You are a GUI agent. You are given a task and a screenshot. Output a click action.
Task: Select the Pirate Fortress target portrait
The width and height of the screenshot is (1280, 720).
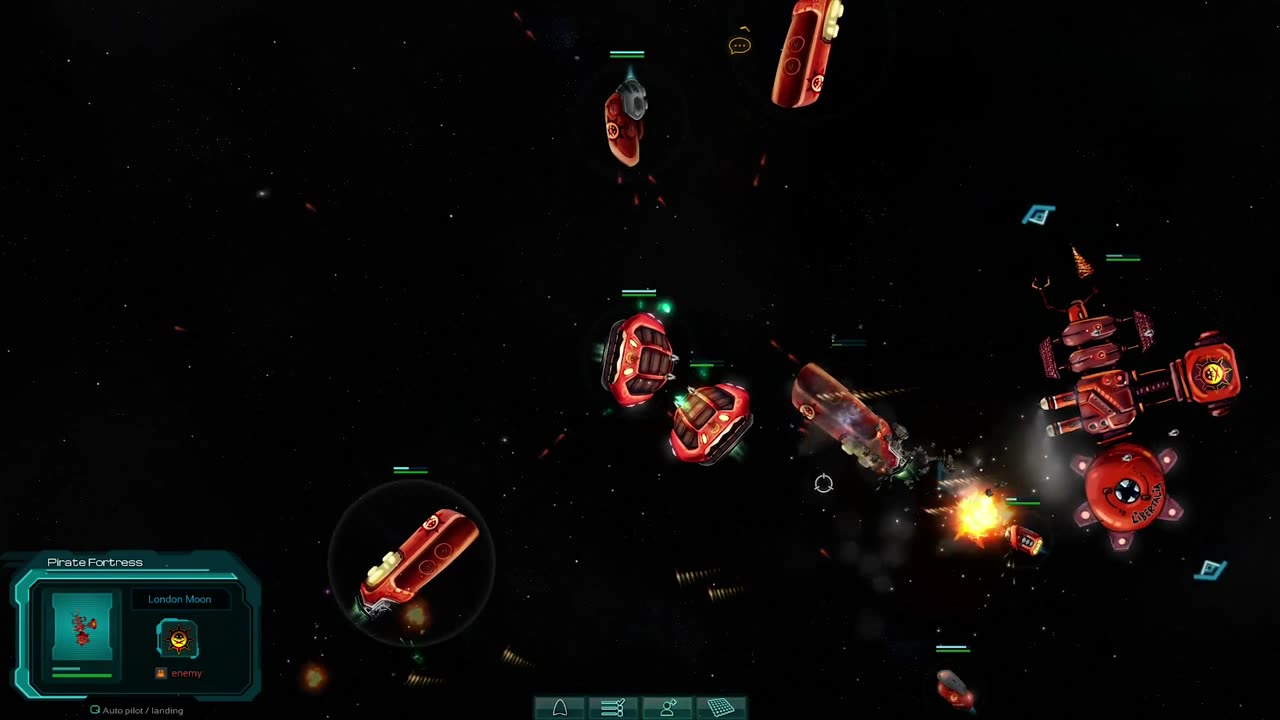(x=82, y=626)
